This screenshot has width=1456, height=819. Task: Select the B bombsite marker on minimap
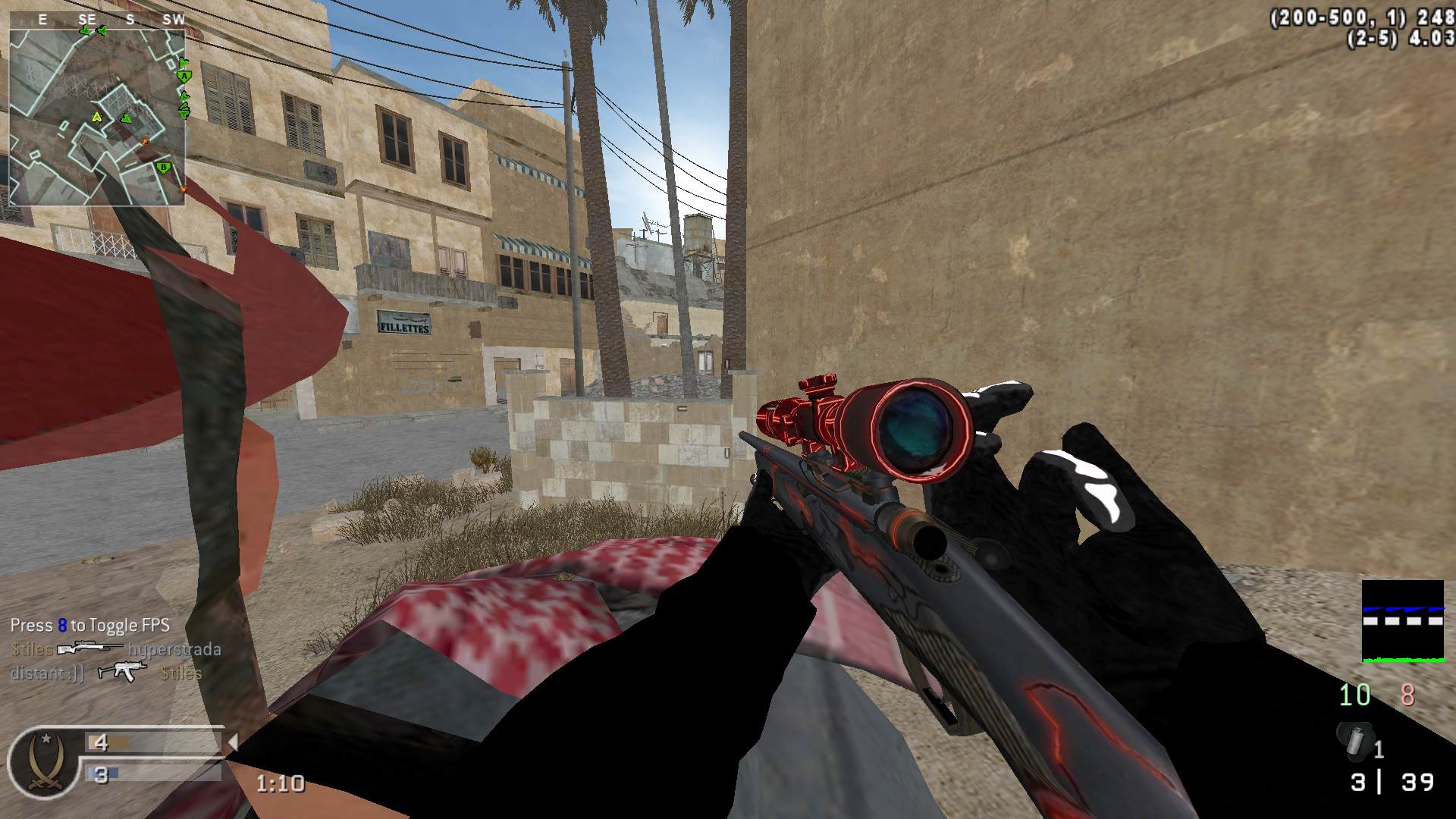tap(162, 168)
